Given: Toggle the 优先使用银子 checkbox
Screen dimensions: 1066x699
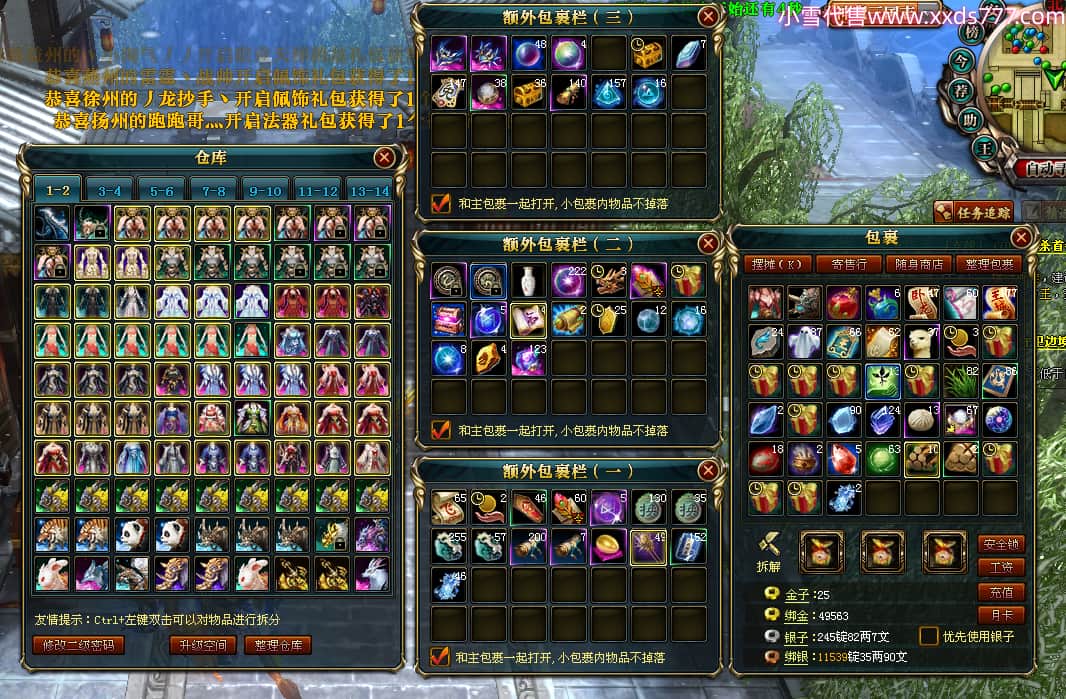Looking at the screenshot, I should point(929,636).
